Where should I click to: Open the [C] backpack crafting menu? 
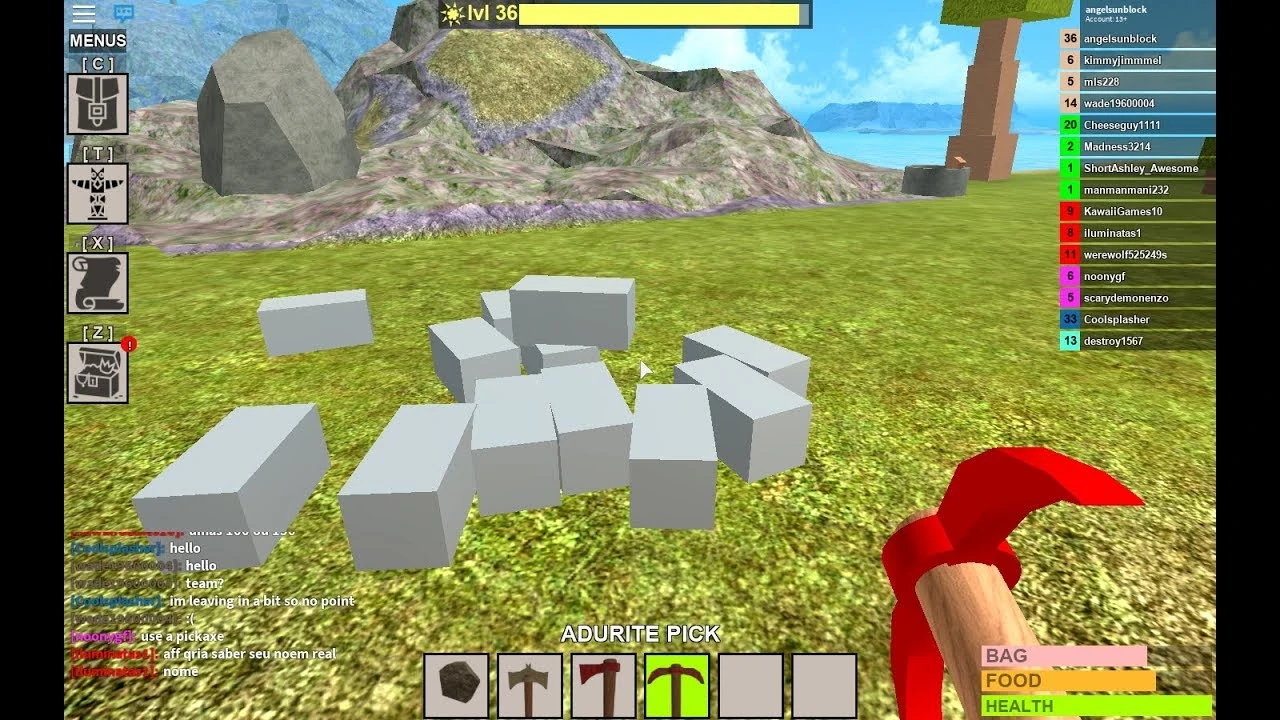pos(97,104)
